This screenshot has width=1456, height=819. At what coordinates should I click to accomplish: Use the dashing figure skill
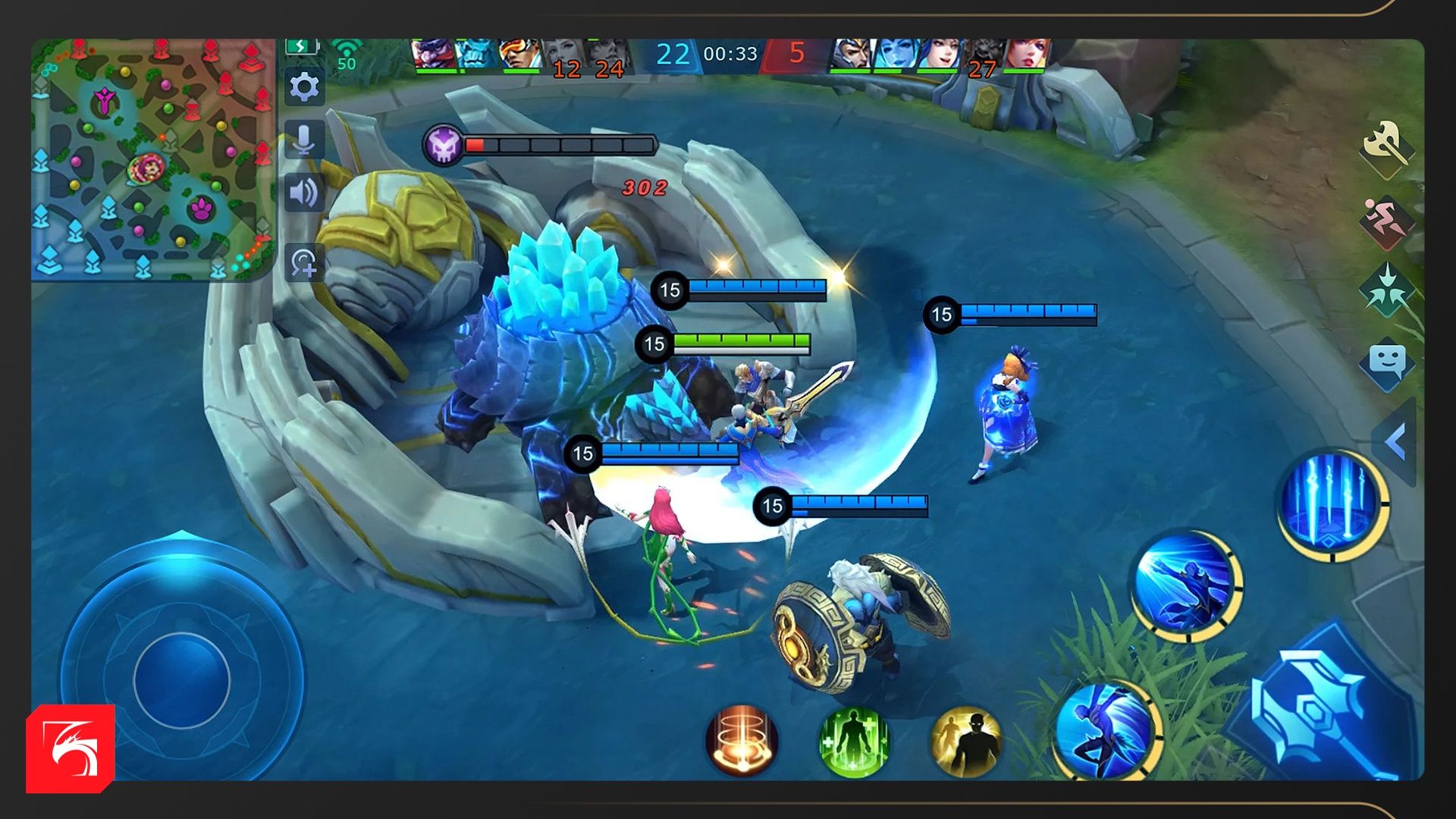click(1186, 585)
